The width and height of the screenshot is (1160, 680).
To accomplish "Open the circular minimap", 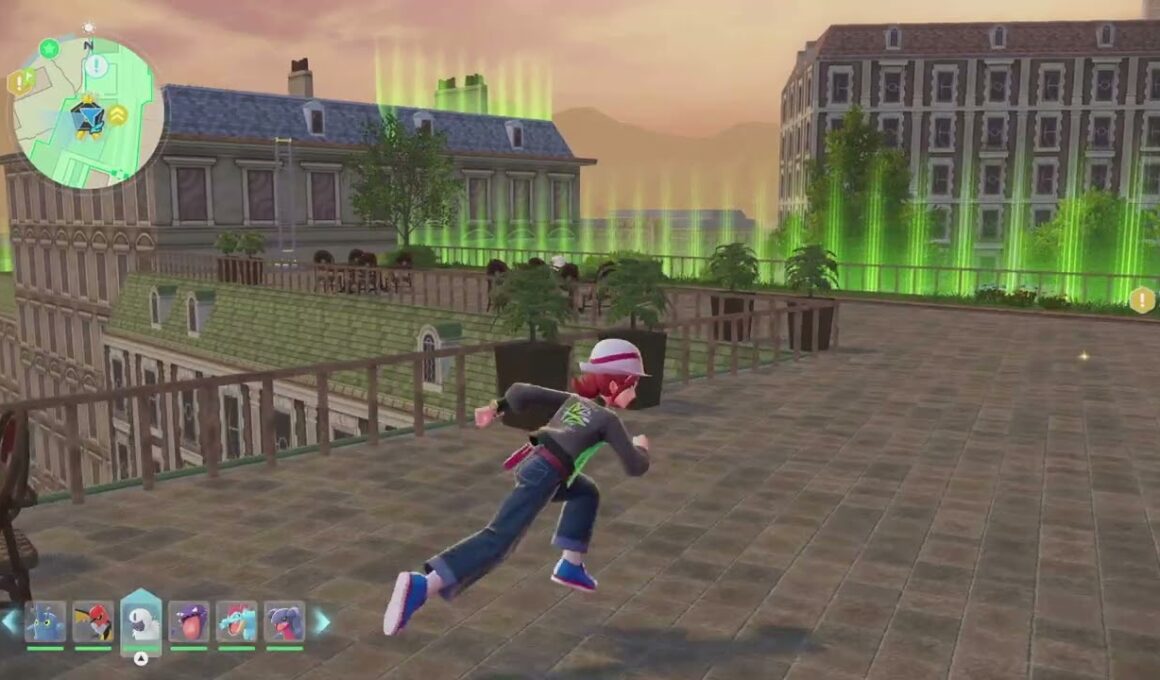I will (88, 113).
